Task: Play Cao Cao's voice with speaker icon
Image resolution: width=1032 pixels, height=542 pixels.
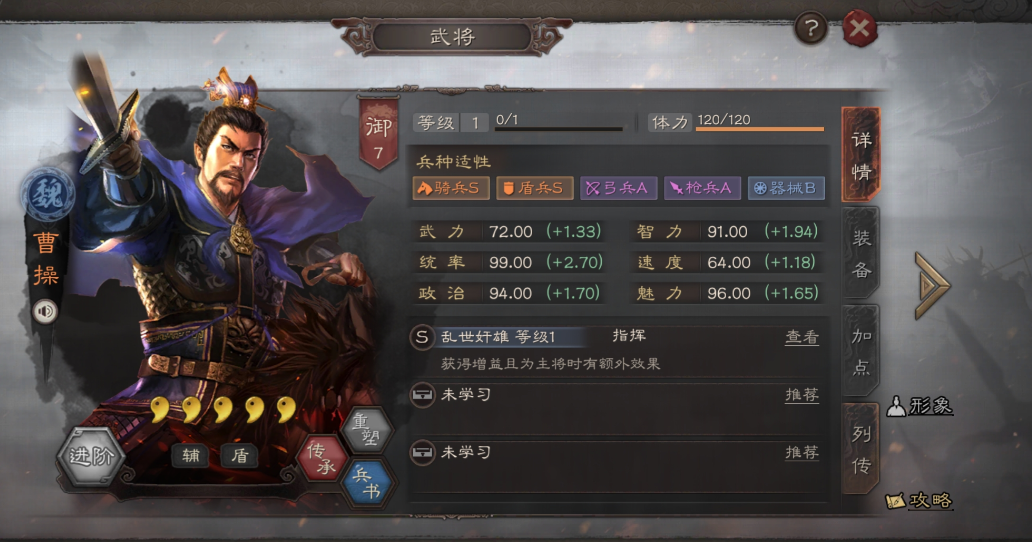Action: click(45, 311)
